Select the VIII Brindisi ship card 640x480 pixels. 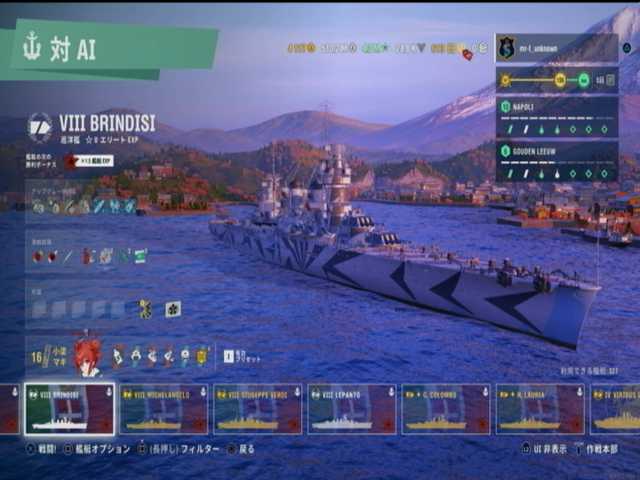click(68, 409)
